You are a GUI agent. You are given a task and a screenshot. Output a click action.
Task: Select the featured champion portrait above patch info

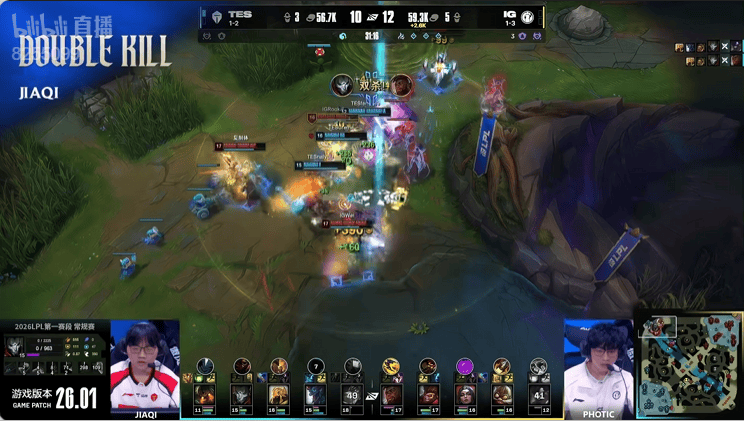point(16,347)
